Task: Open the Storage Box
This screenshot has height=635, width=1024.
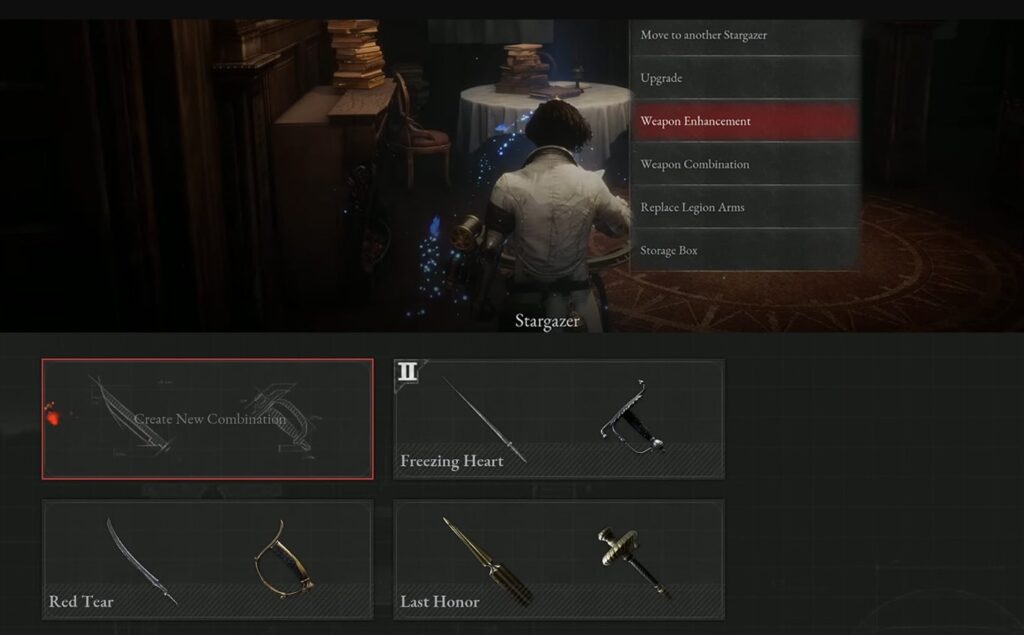Action: tap(745, 250)
